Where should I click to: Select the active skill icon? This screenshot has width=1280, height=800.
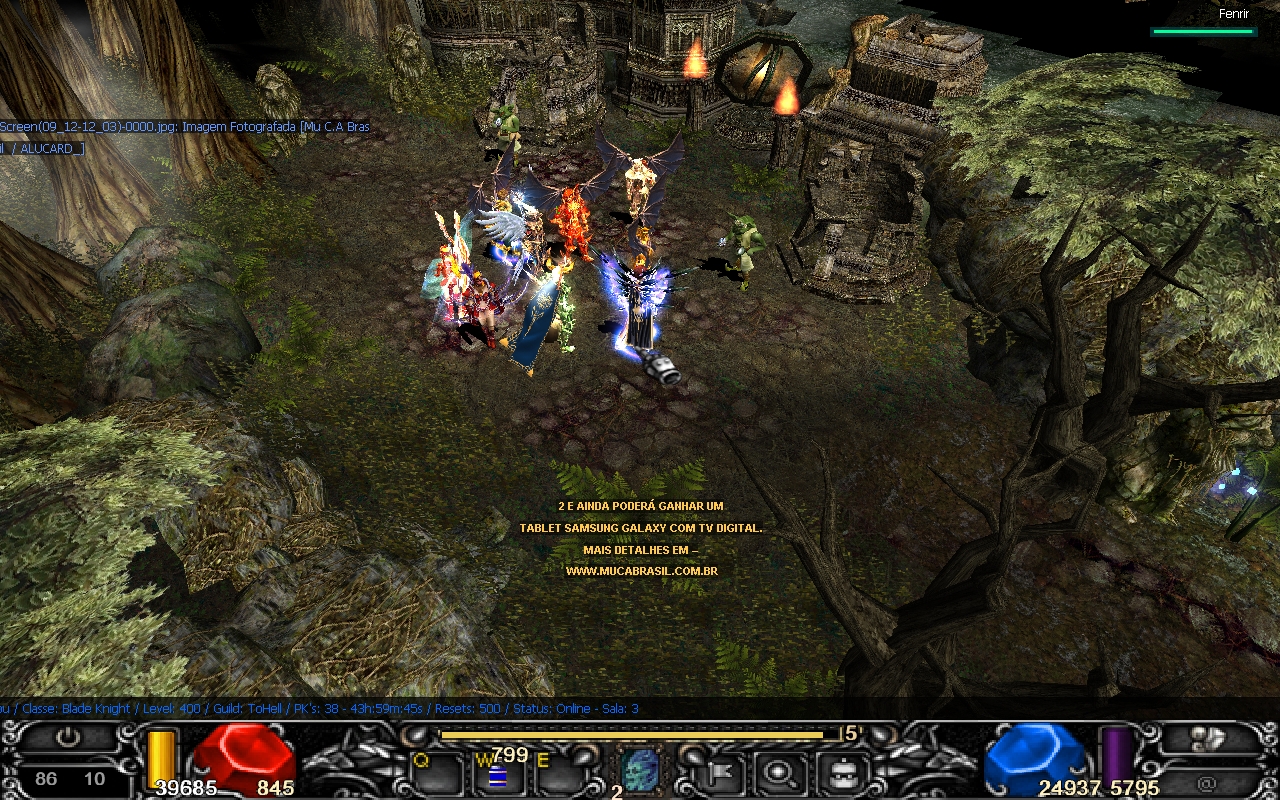(641, 770)
